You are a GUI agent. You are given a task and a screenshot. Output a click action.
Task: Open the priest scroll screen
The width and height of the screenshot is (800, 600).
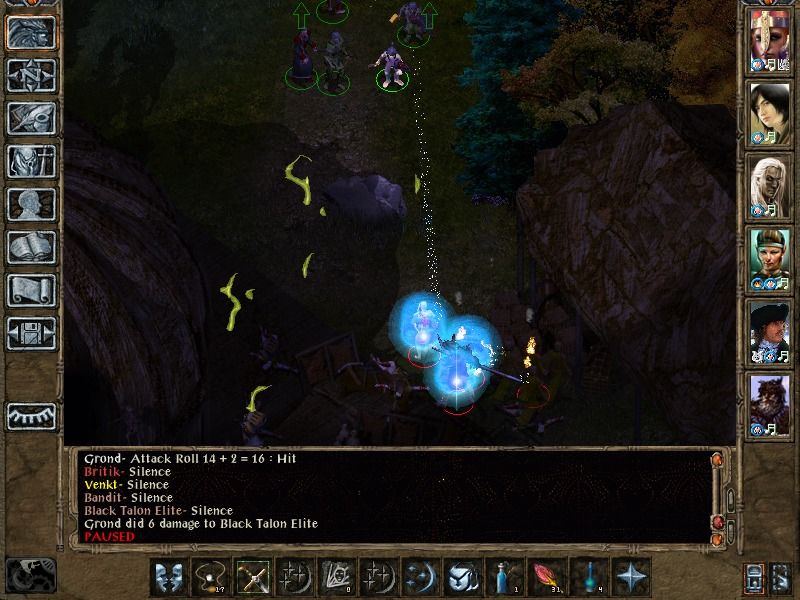click(31, 290)
